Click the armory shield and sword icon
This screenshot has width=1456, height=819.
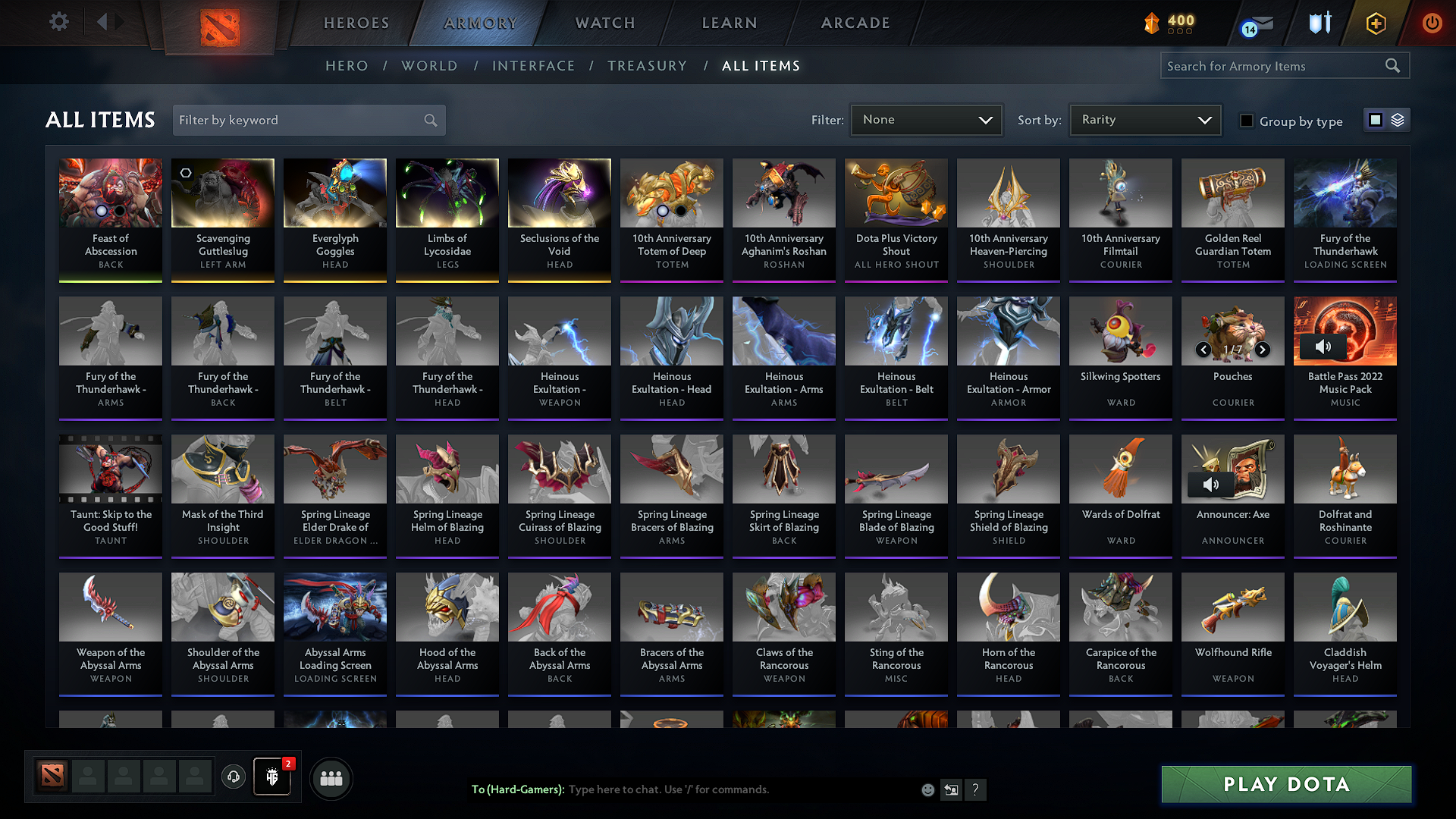point(1319,24)
